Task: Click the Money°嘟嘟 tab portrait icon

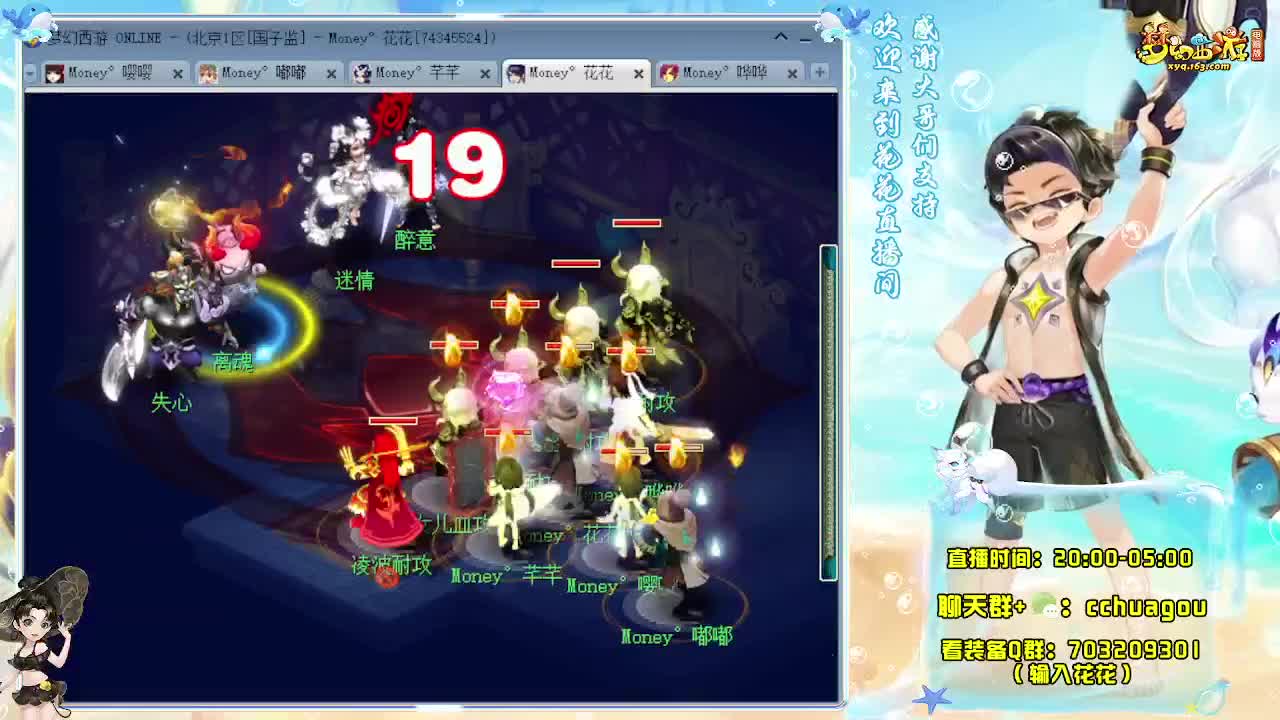Action: 208,73
